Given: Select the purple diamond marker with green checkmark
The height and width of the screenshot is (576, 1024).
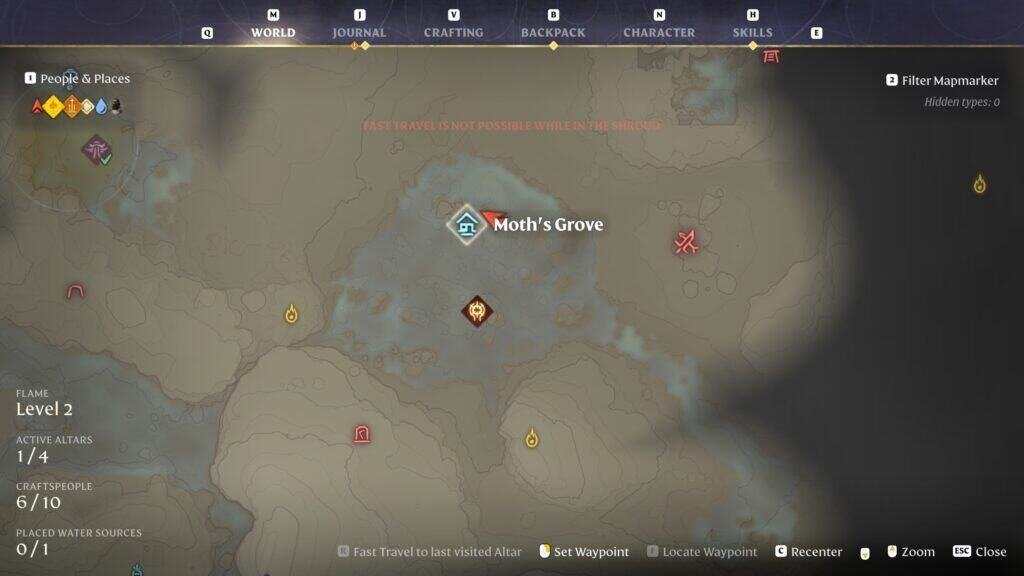Looking at the screenshot, I should pos(96,151).
